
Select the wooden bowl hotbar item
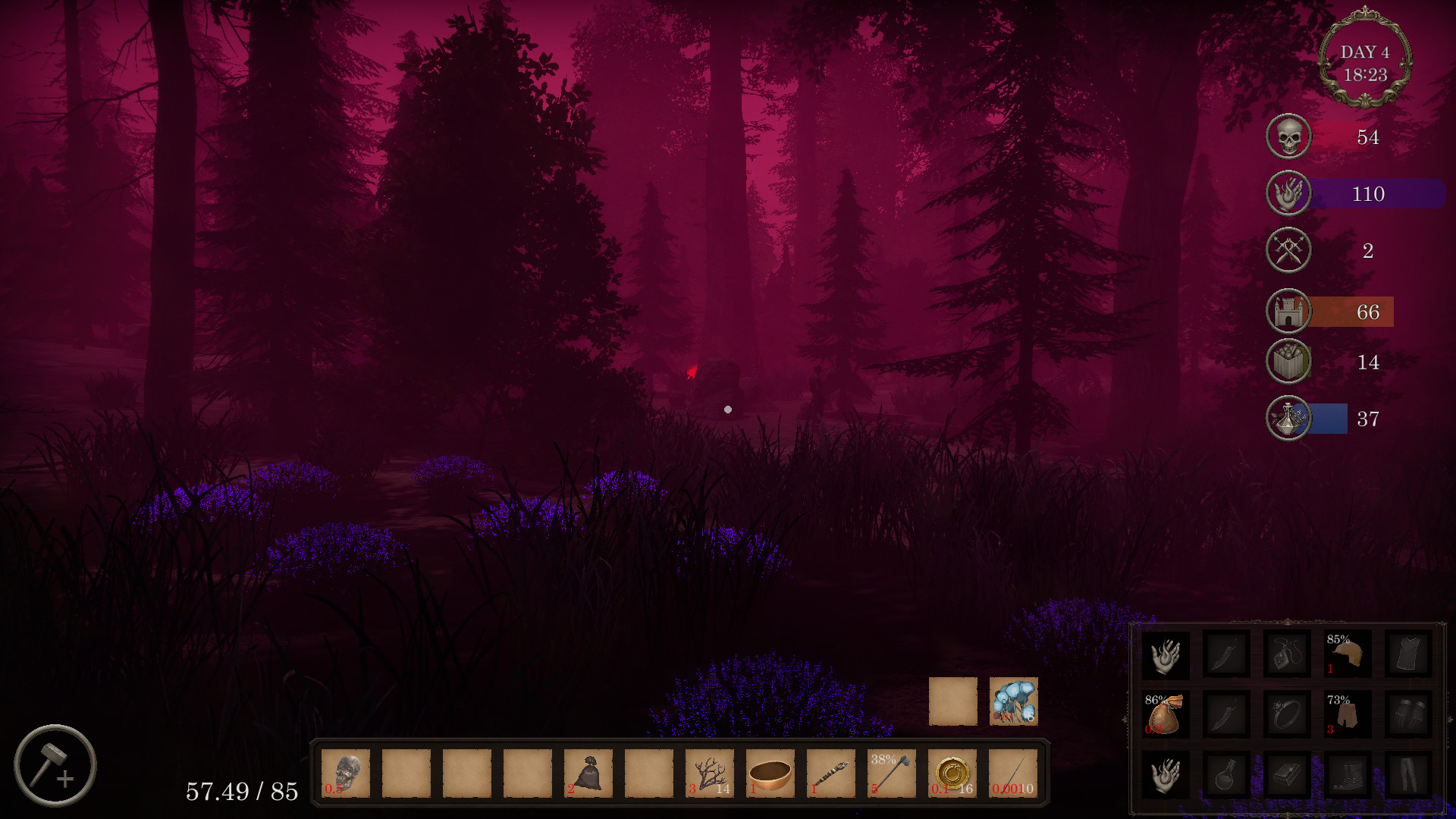pyautogui.click(x=769, y=772)
